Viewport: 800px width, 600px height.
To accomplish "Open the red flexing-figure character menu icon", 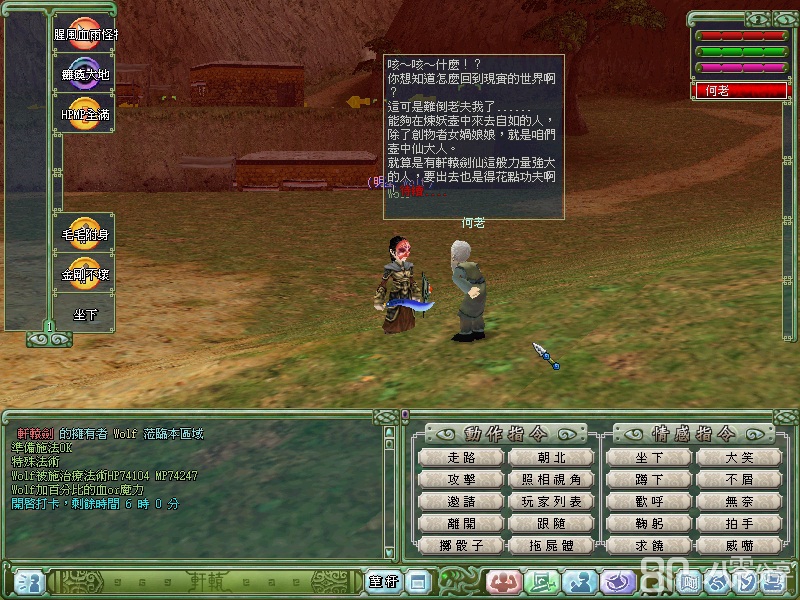I will click(505, 582).
